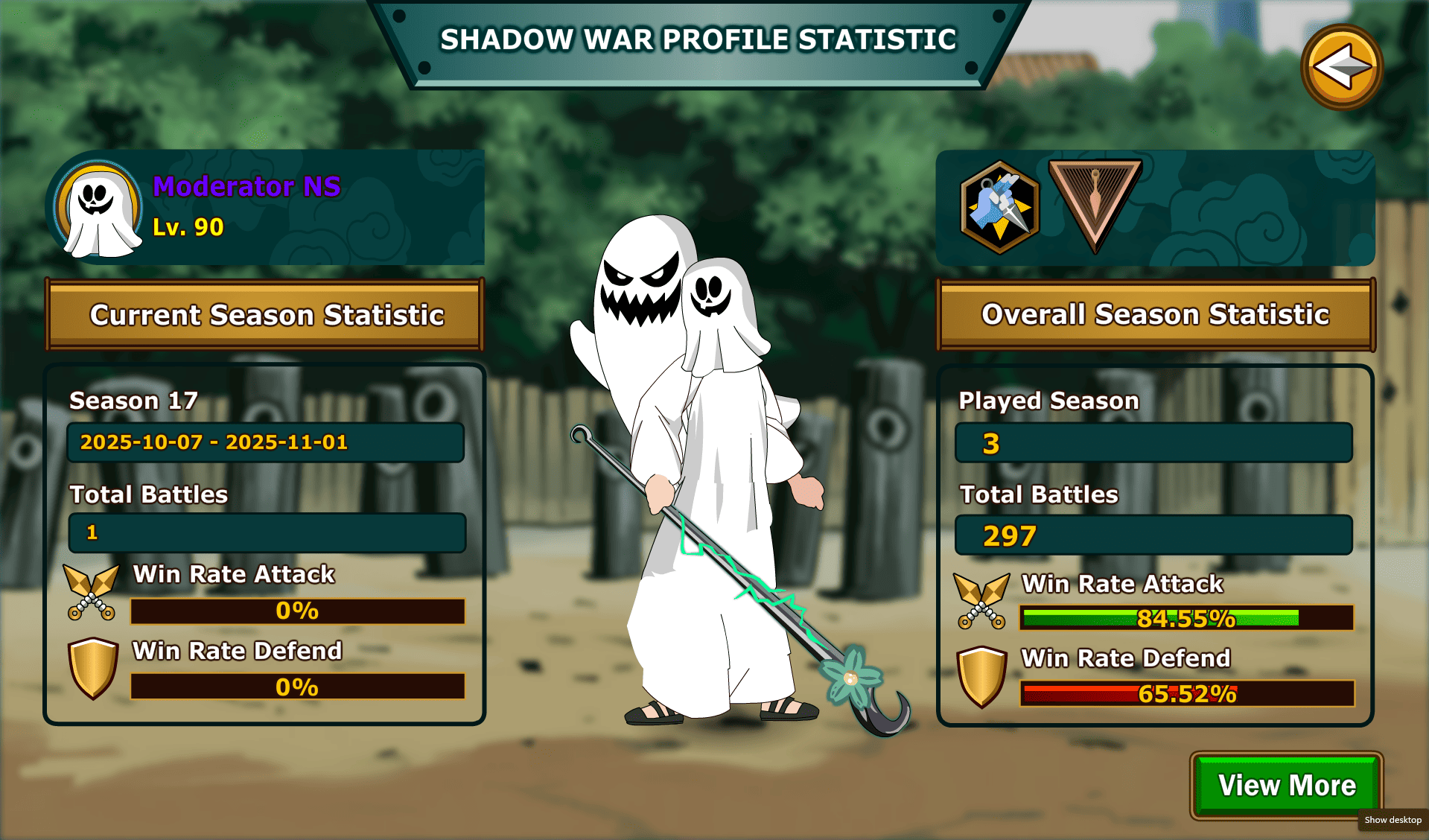Select the hexagonal gloved-hand kunai badge
1429x840 pixels.
[x=999, y=208]
